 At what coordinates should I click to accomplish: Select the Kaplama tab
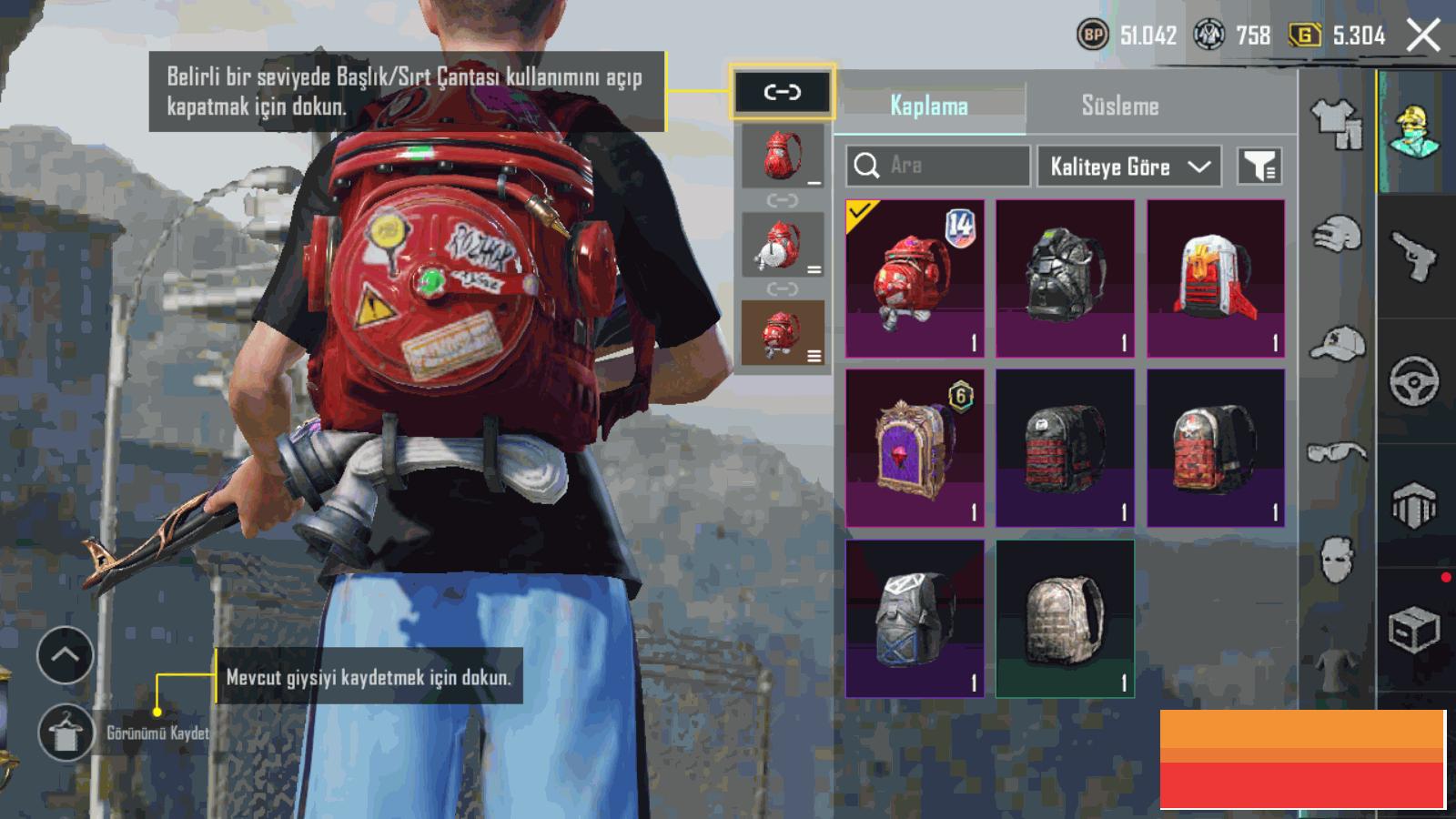click(x=929, y=106)
